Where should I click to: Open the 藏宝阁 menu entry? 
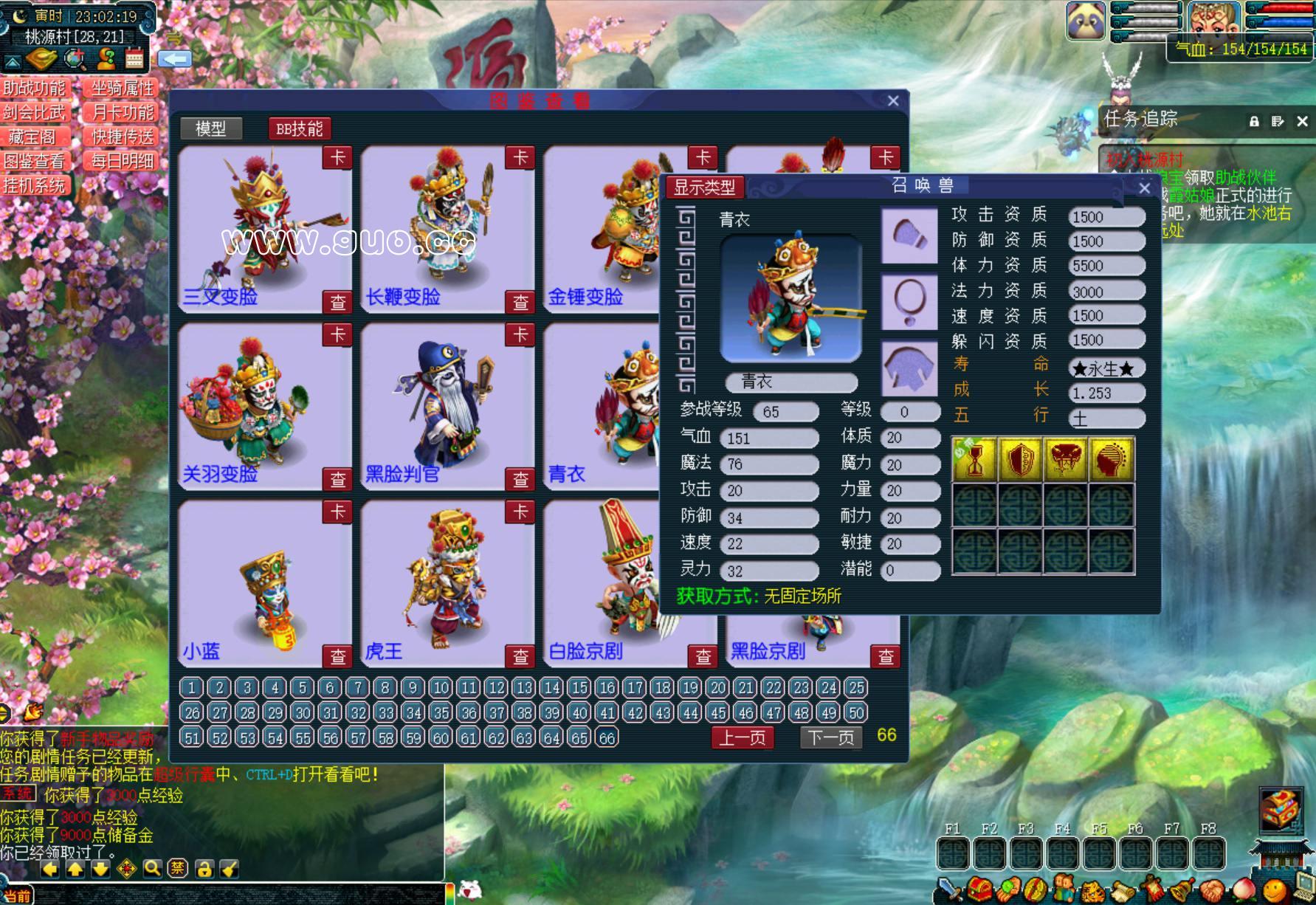[x=33, y=137]
